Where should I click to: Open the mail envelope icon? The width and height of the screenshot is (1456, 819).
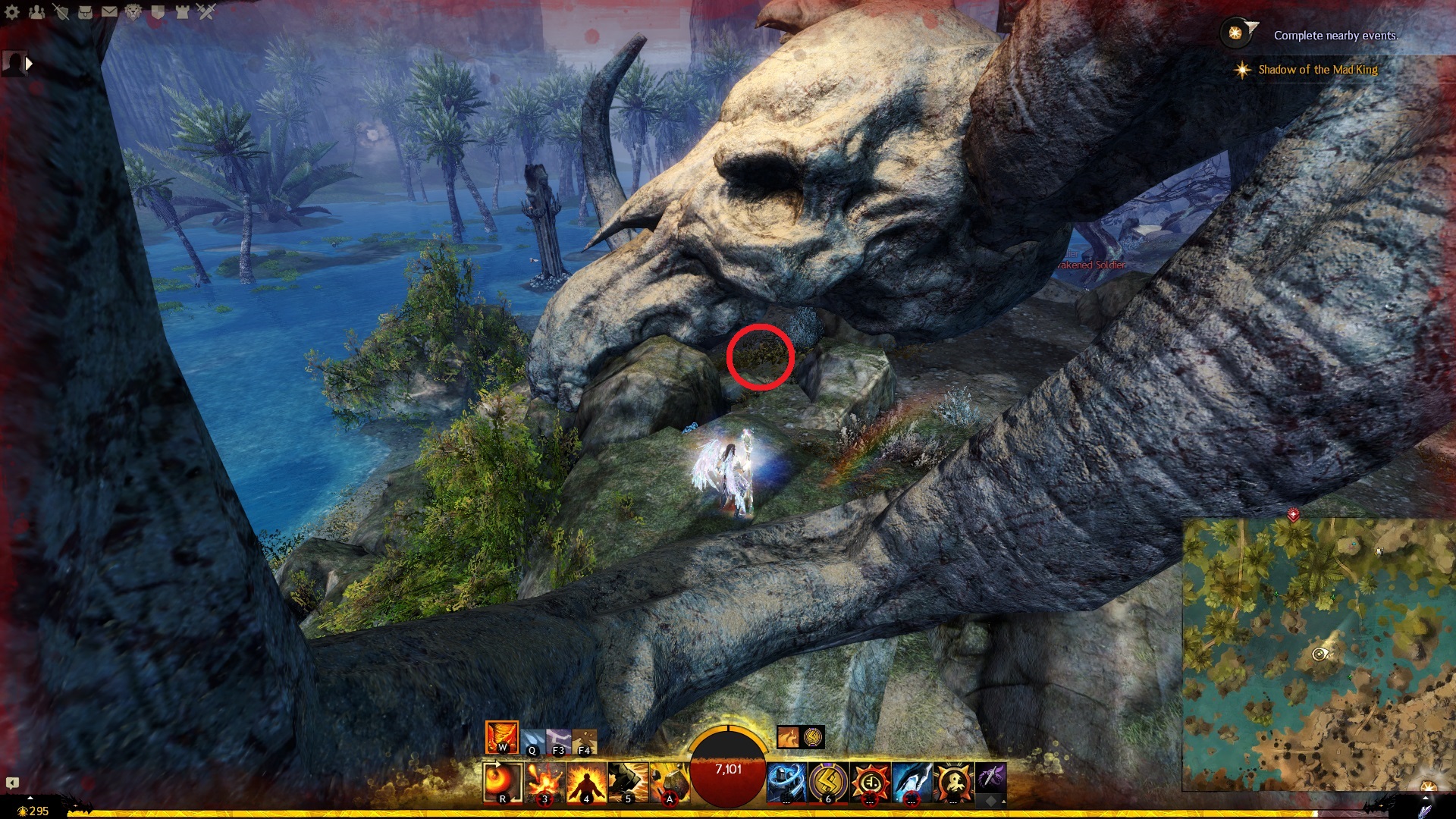pyautogui.click(x=109, y=12)
